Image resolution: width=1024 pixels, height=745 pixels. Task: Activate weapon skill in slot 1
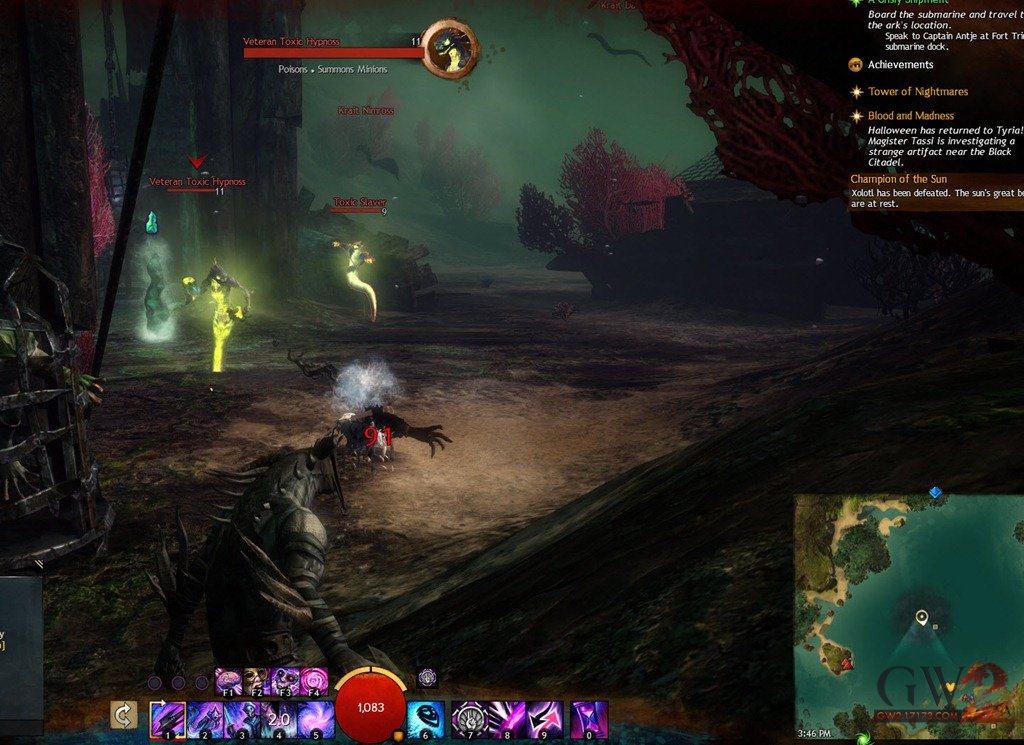pos(165,719)
